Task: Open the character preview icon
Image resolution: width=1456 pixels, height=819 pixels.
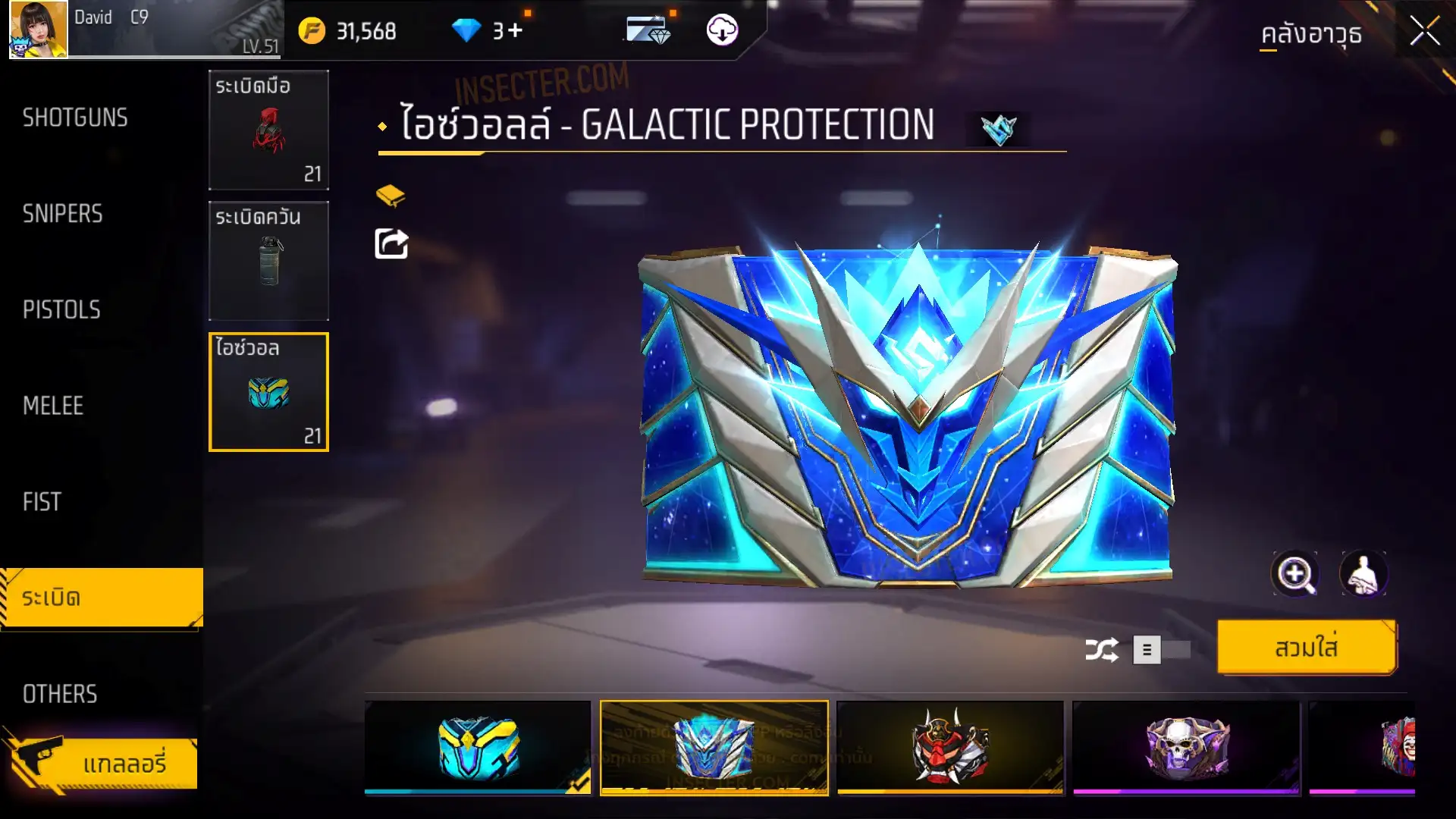Action: [1363, 574]
